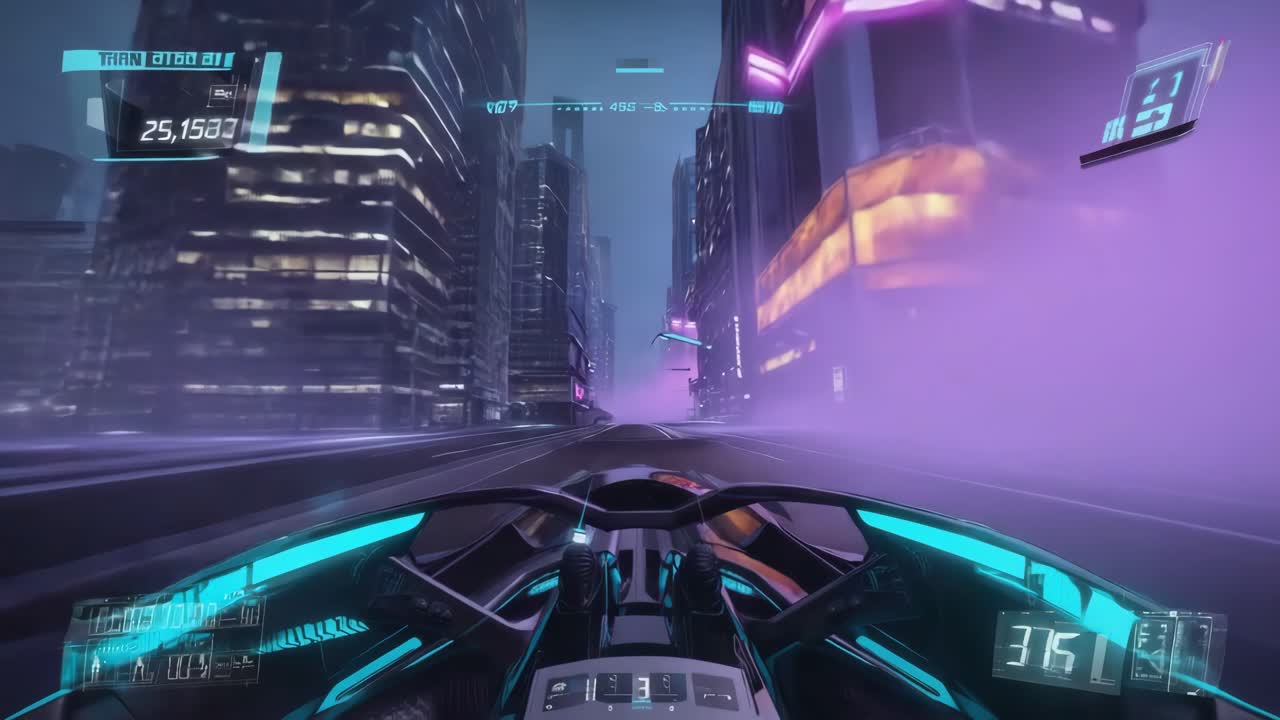Click the small chip icon inside the score panel
The height and width of the screenshot is (720, 1280).
(223, 94)
